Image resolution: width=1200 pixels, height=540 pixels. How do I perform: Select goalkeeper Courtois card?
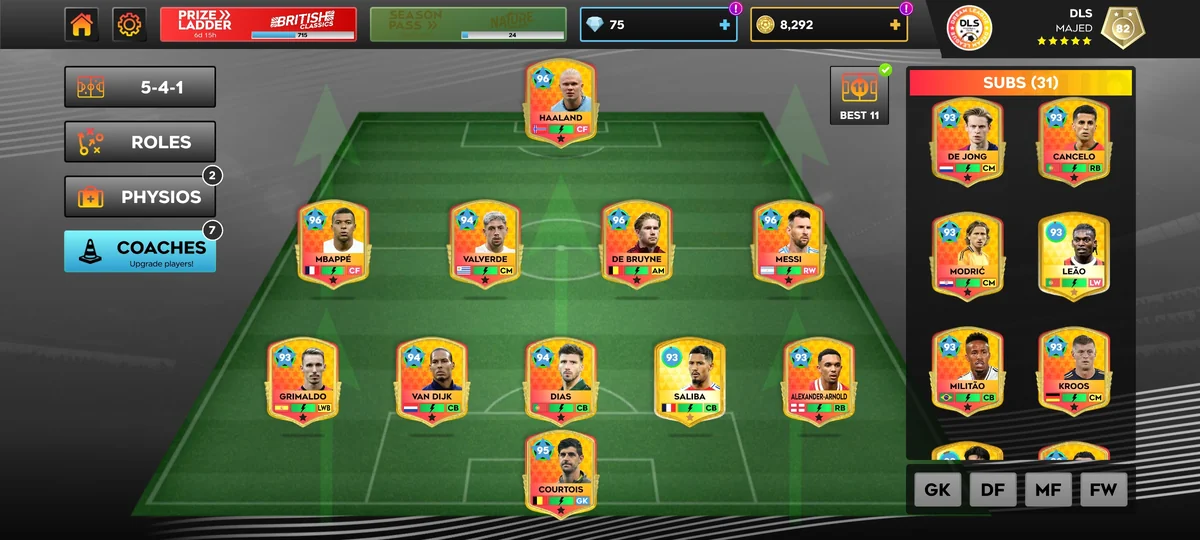click(x=560, y=474)
